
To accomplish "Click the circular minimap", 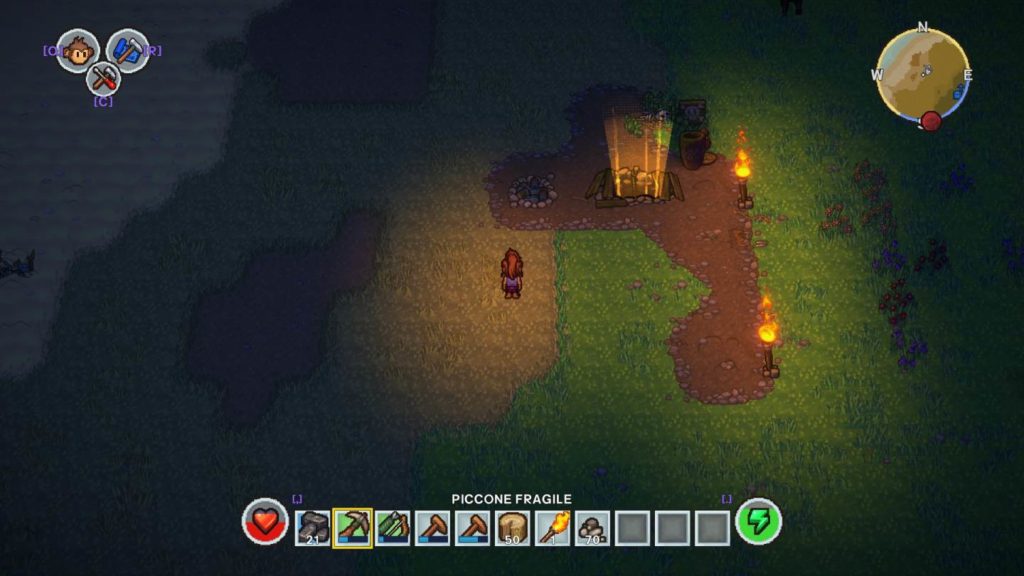I will point(922,75).
